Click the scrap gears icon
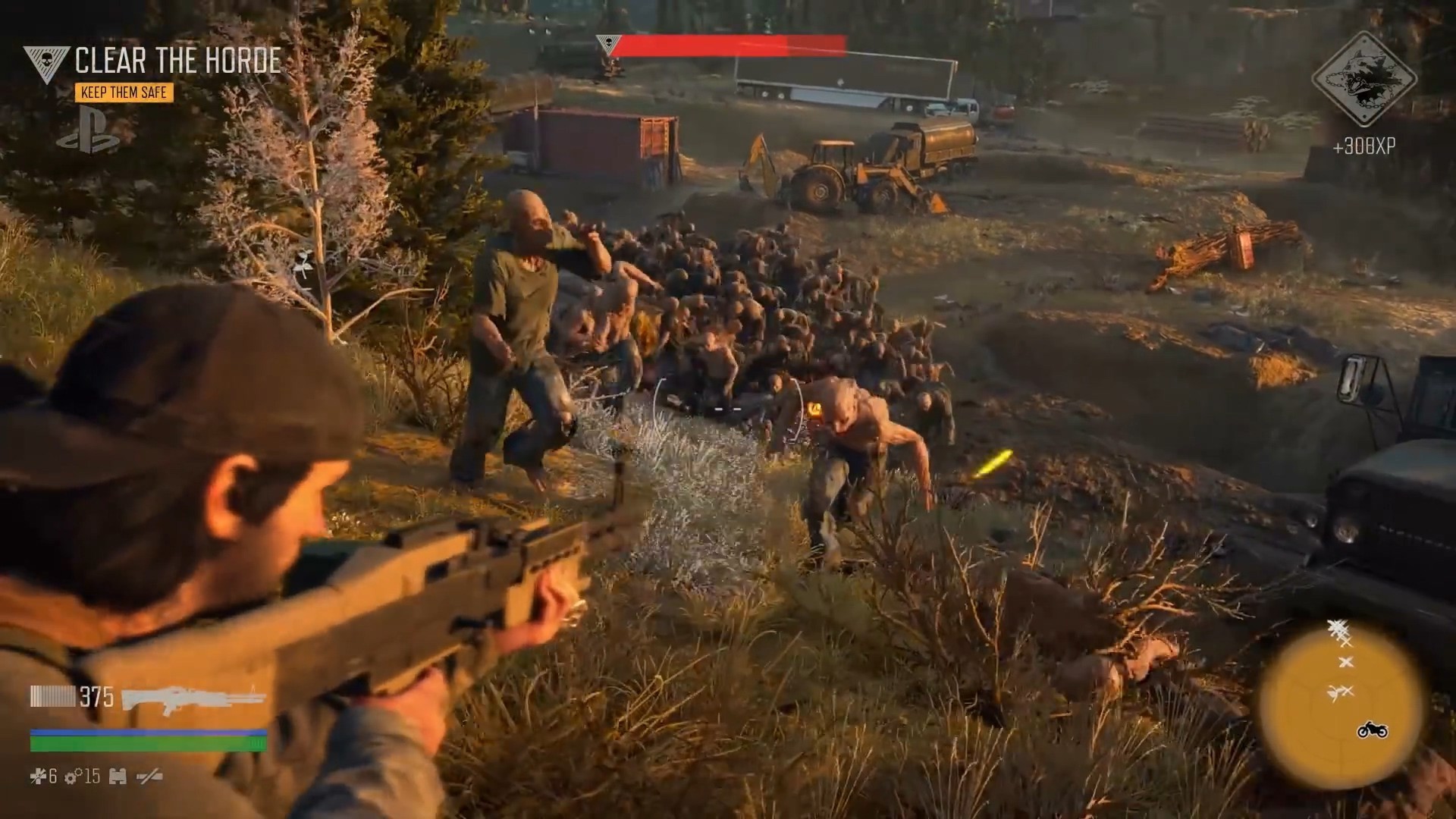The width and height of the screenshot is (1456, 819). 74,776
